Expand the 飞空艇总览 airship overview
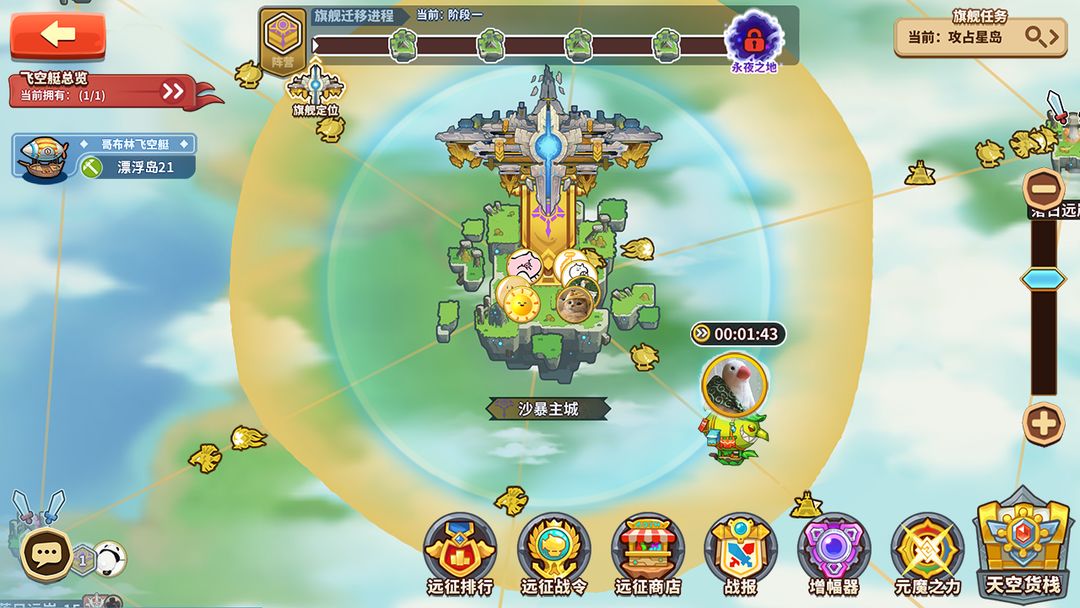Image resolution: width=1080 pixels, height=608 pixels. pos(174,91)
